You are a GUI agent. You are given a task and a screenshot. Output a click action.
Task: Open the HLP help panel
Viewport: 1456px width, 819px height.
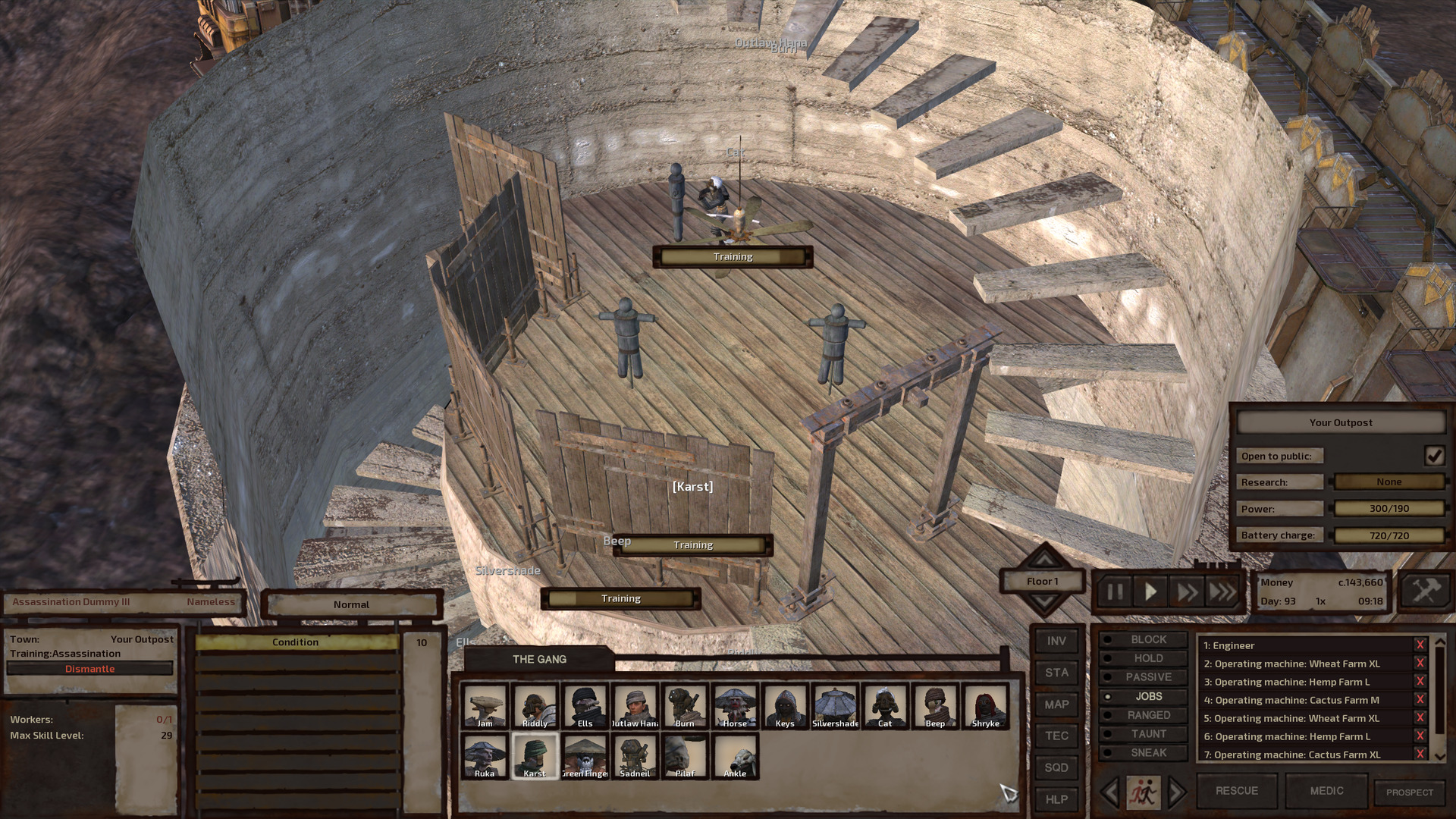tap(1056, 799)
